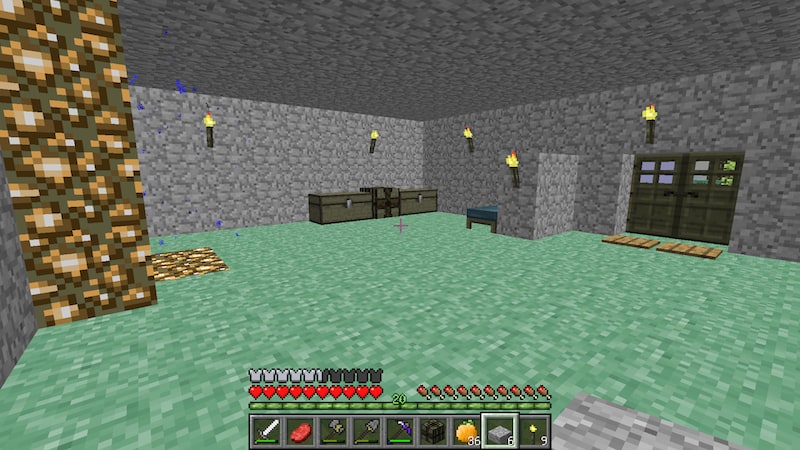The height and width of the screenshot is (450, 800).
Task: Click the stone slab slot with 6
Action: 499,432
